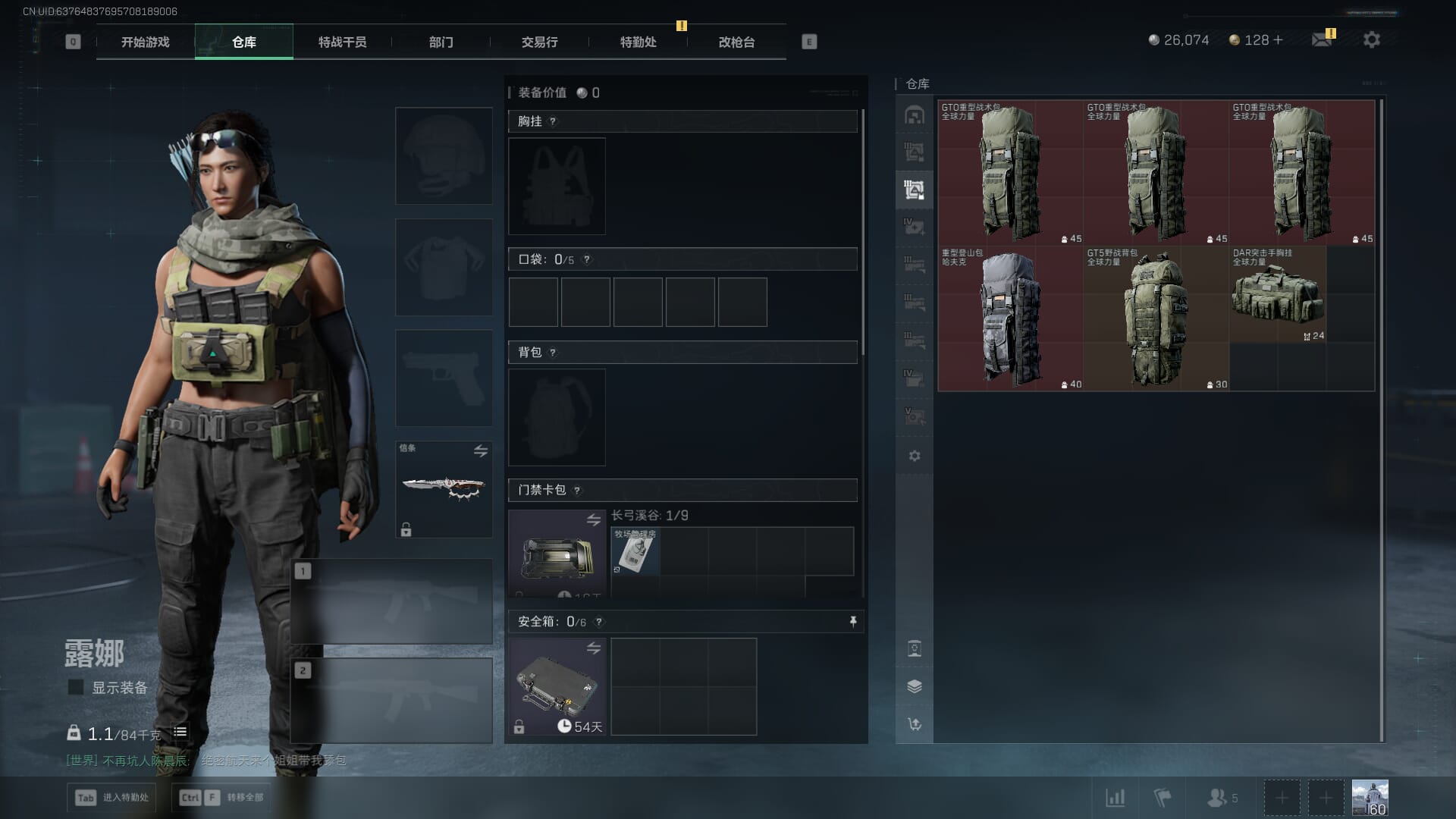Open the mail envelope icon
Screen dimensions: 1456x819
pyautogui.click(x=1322, y=40)
